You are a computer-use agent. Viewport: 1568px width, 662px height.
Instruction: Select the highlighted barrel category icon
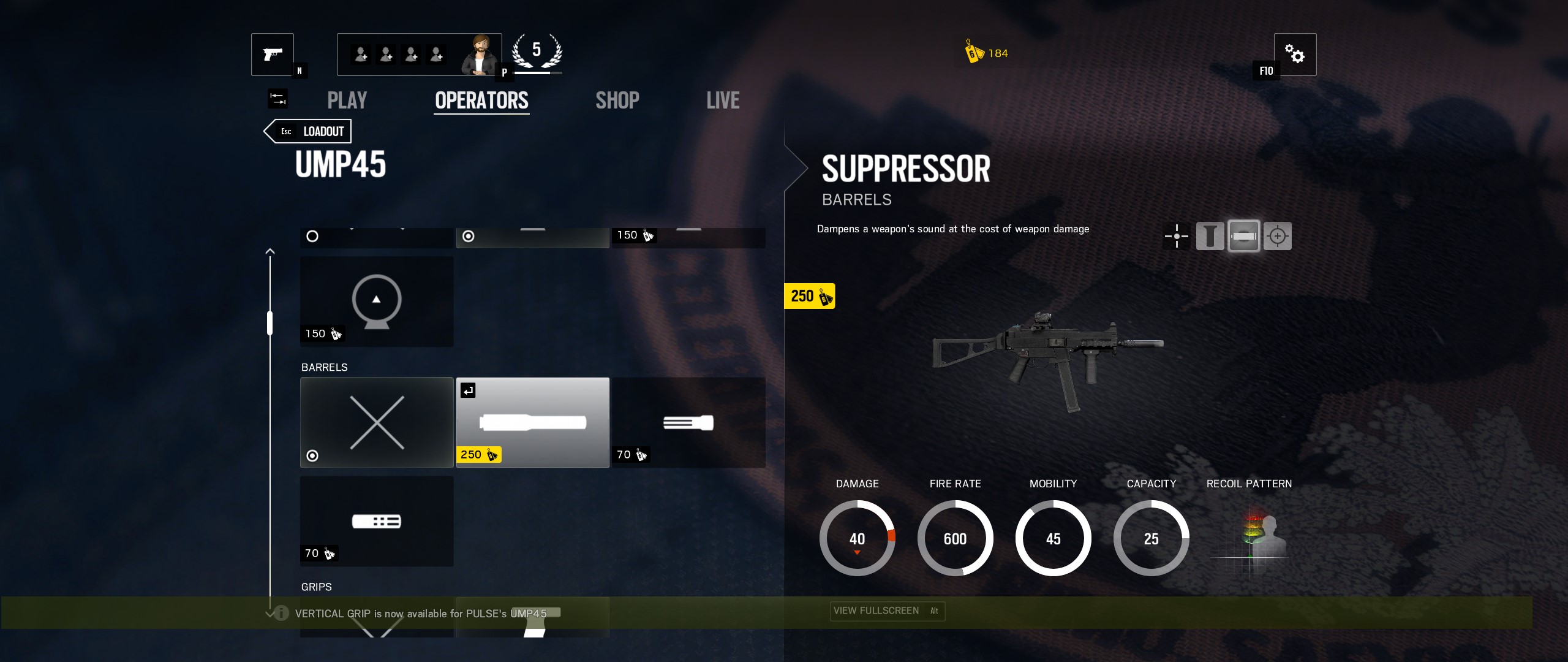pyautogui.click(x=1244, y=236)
